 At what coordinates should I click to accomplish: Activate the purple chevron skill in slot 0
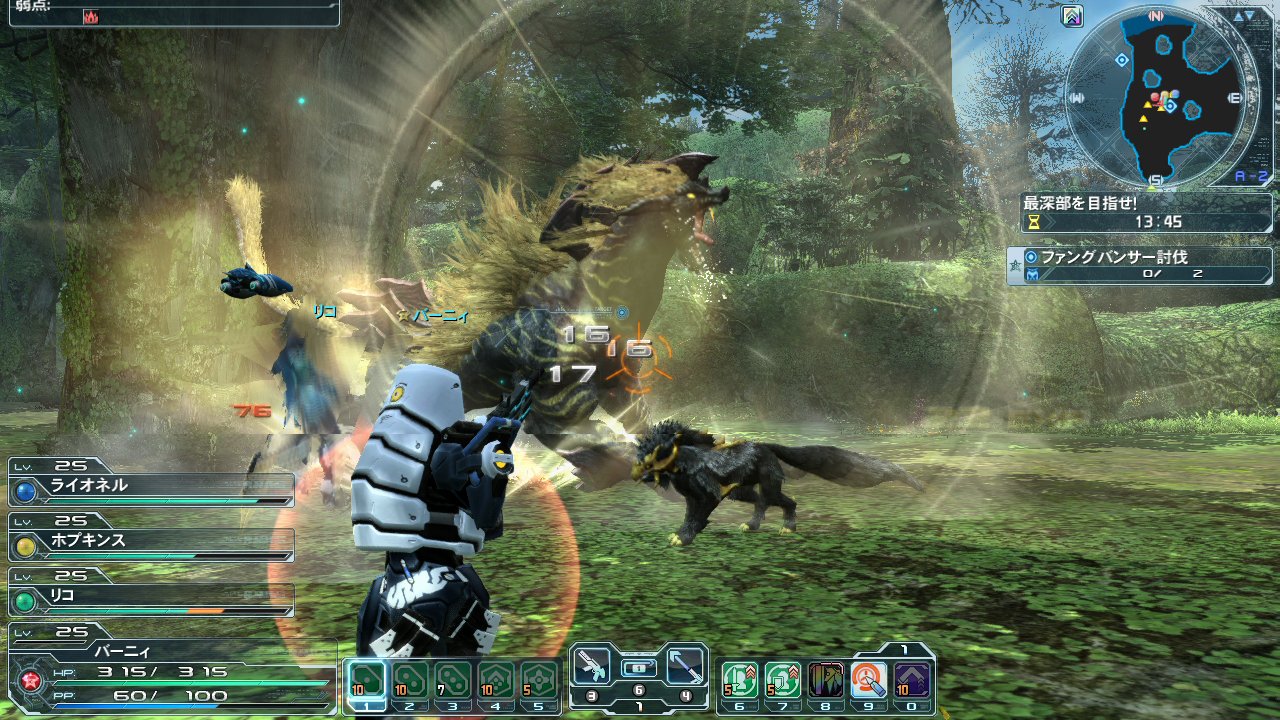[912, 680]
